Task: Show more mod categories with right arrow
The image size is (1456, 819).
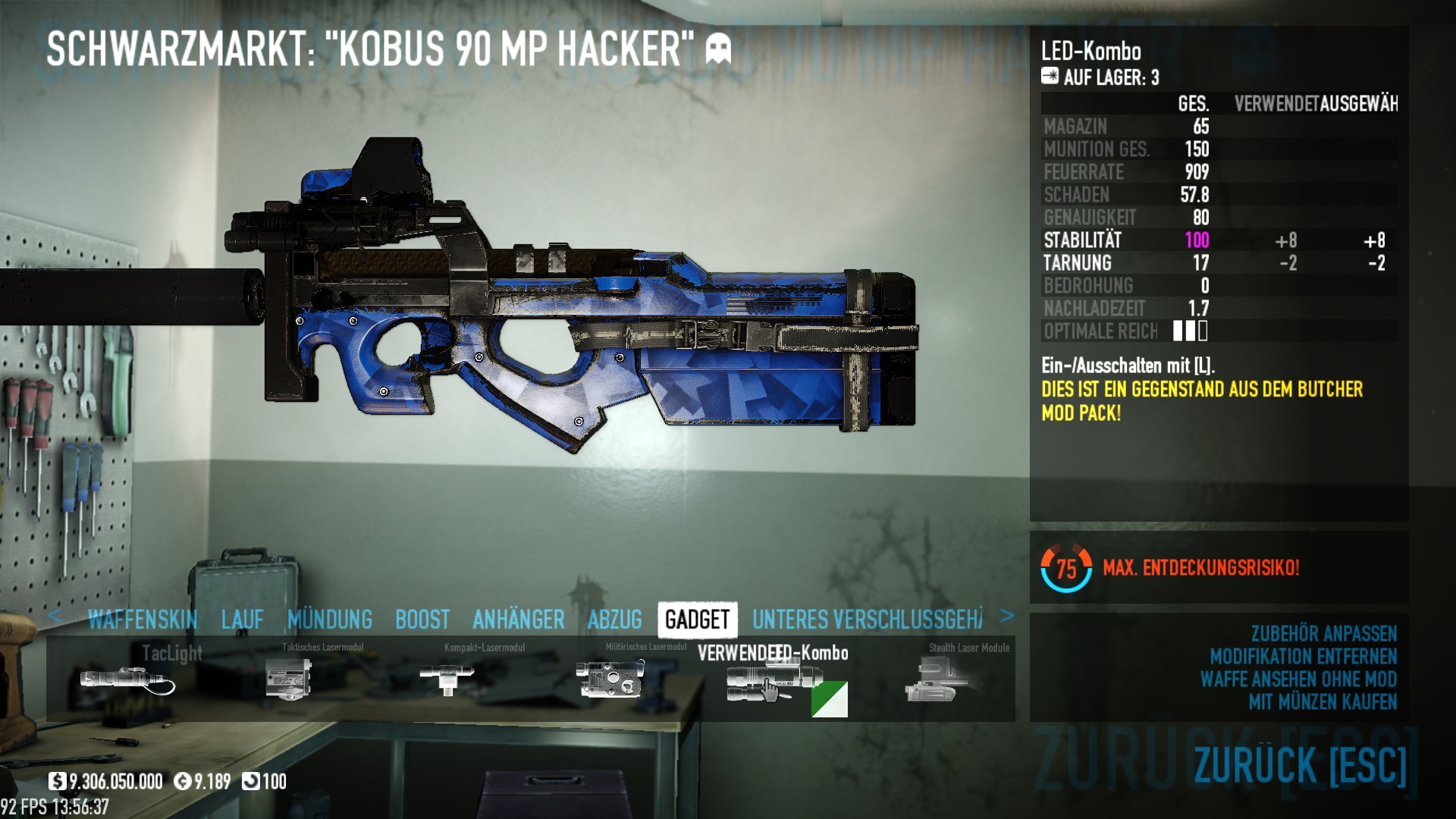Action: tap(1006, 616)
